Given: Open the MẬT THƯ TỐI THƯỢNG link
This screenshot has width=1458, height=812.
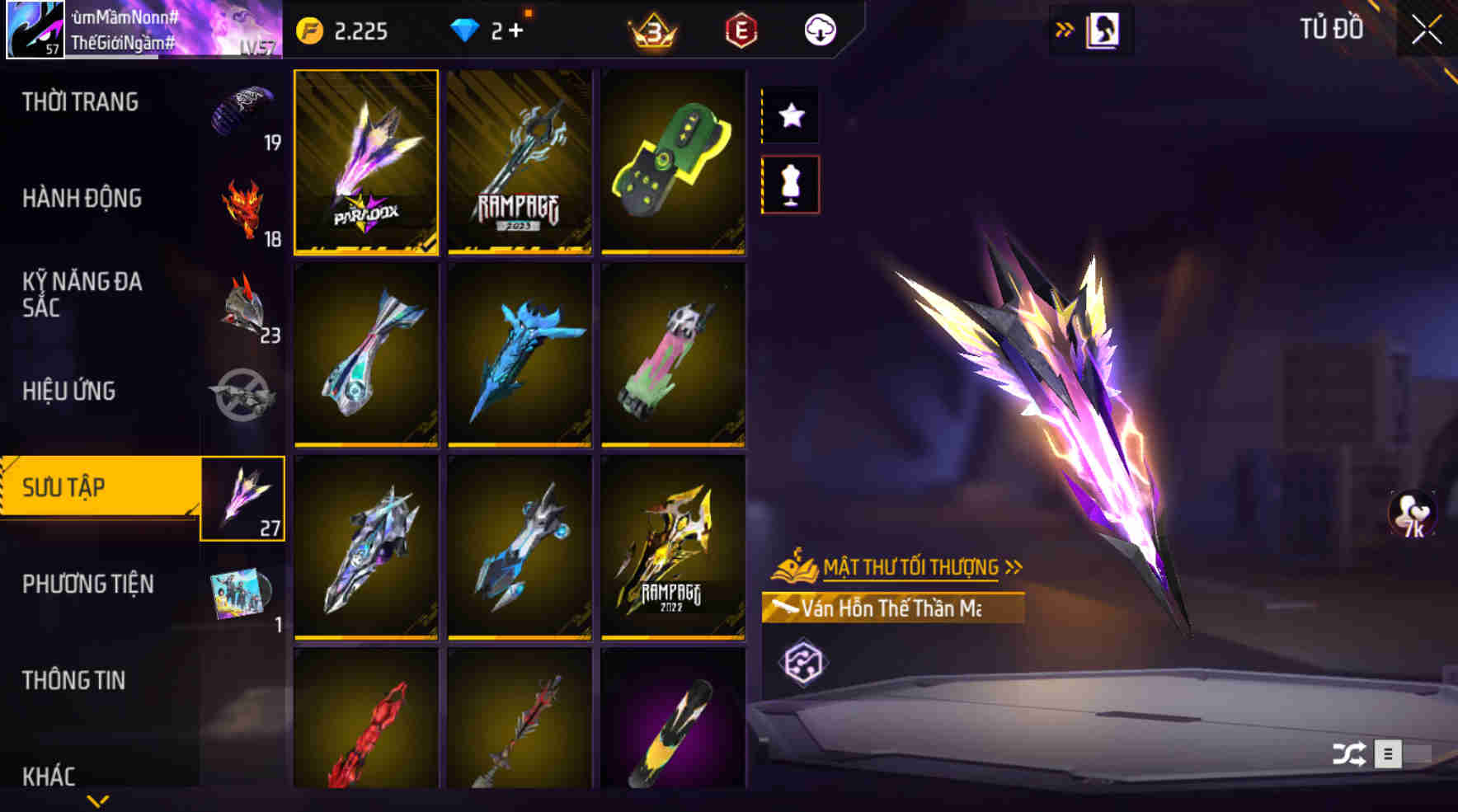Looking at the screenshot, I should point(911,566).
